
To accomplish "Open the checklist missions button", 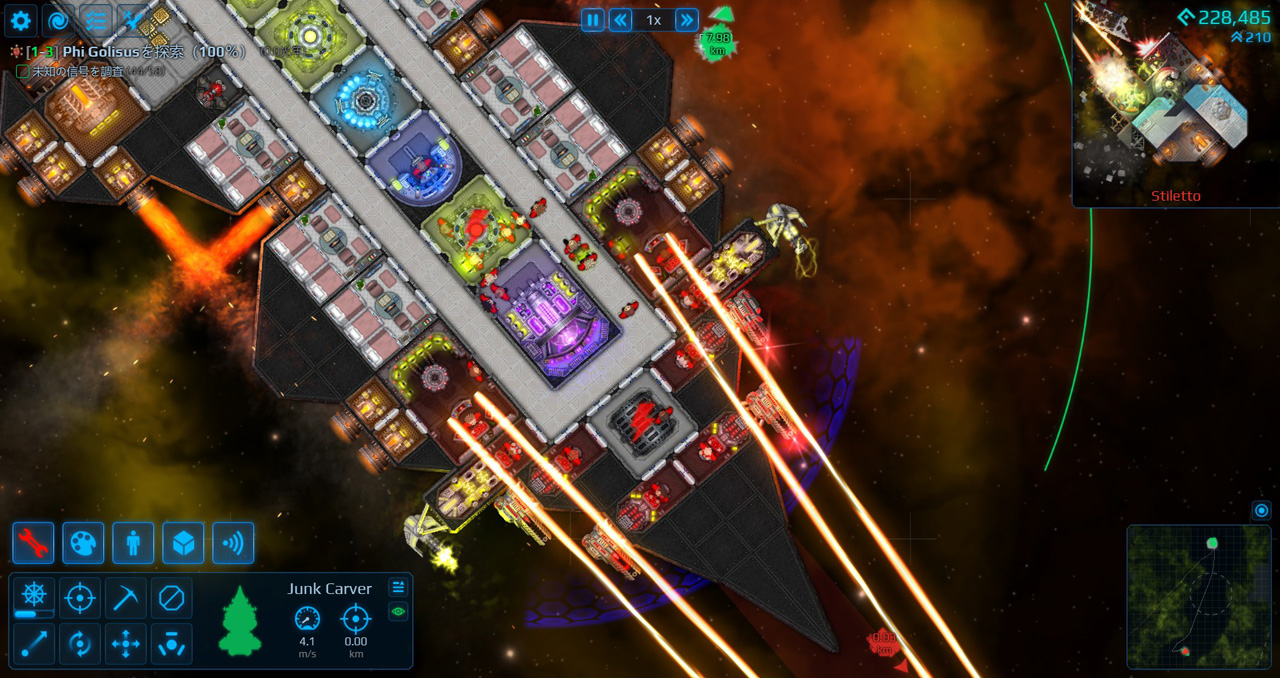I will point(96,20).
